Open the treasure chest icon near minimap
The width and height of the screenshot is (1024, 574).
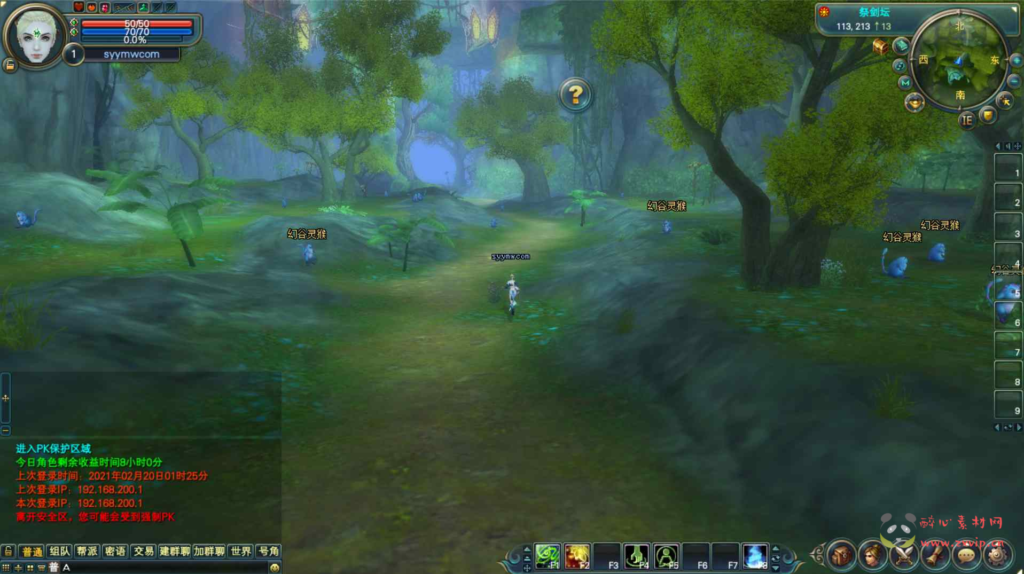880,46
